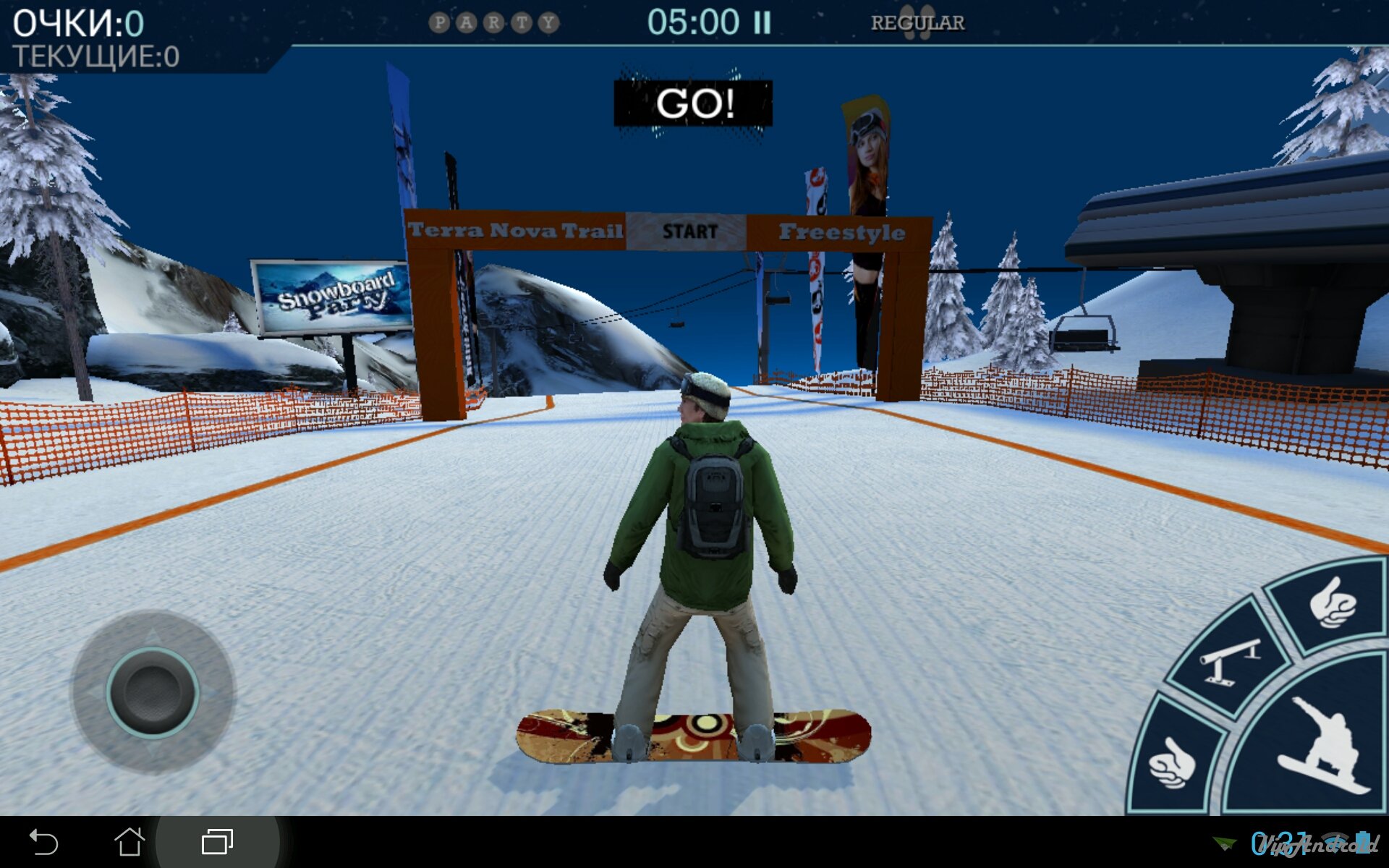Tap the grind rail button
This screenshot has width=1389, height=868.
1228,660
